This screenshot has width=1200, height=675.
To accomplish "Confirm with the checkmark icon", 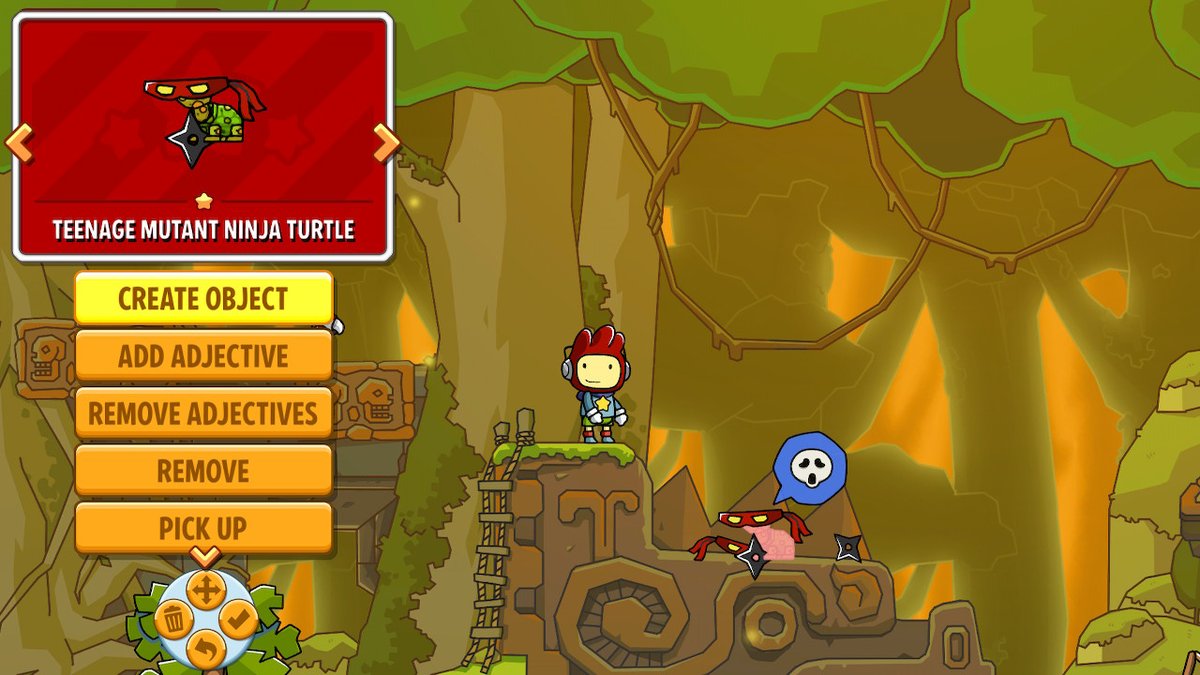I will (237, 621).
